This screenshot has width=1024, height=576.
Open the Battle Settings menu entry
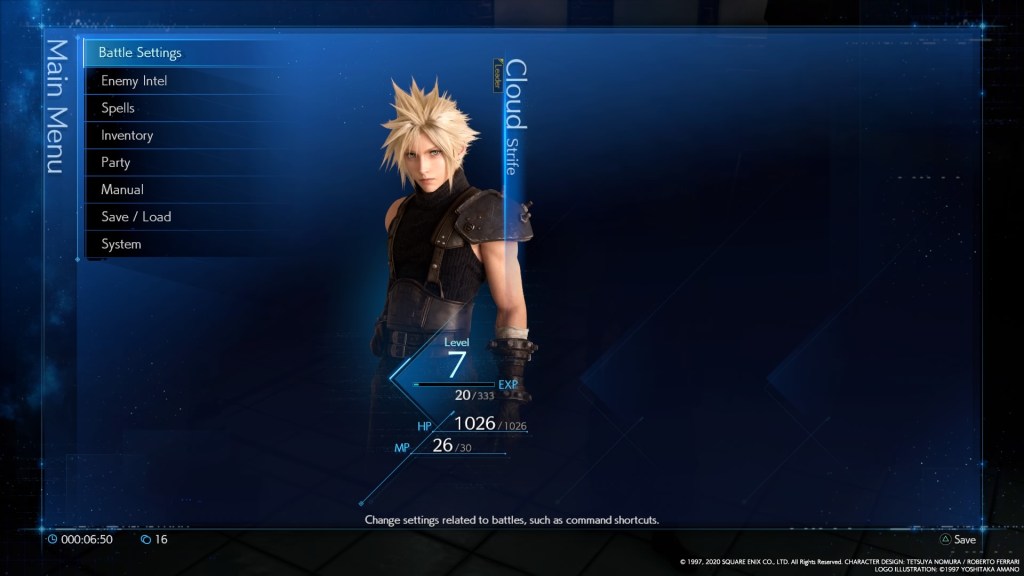click(x=140, y=53)
